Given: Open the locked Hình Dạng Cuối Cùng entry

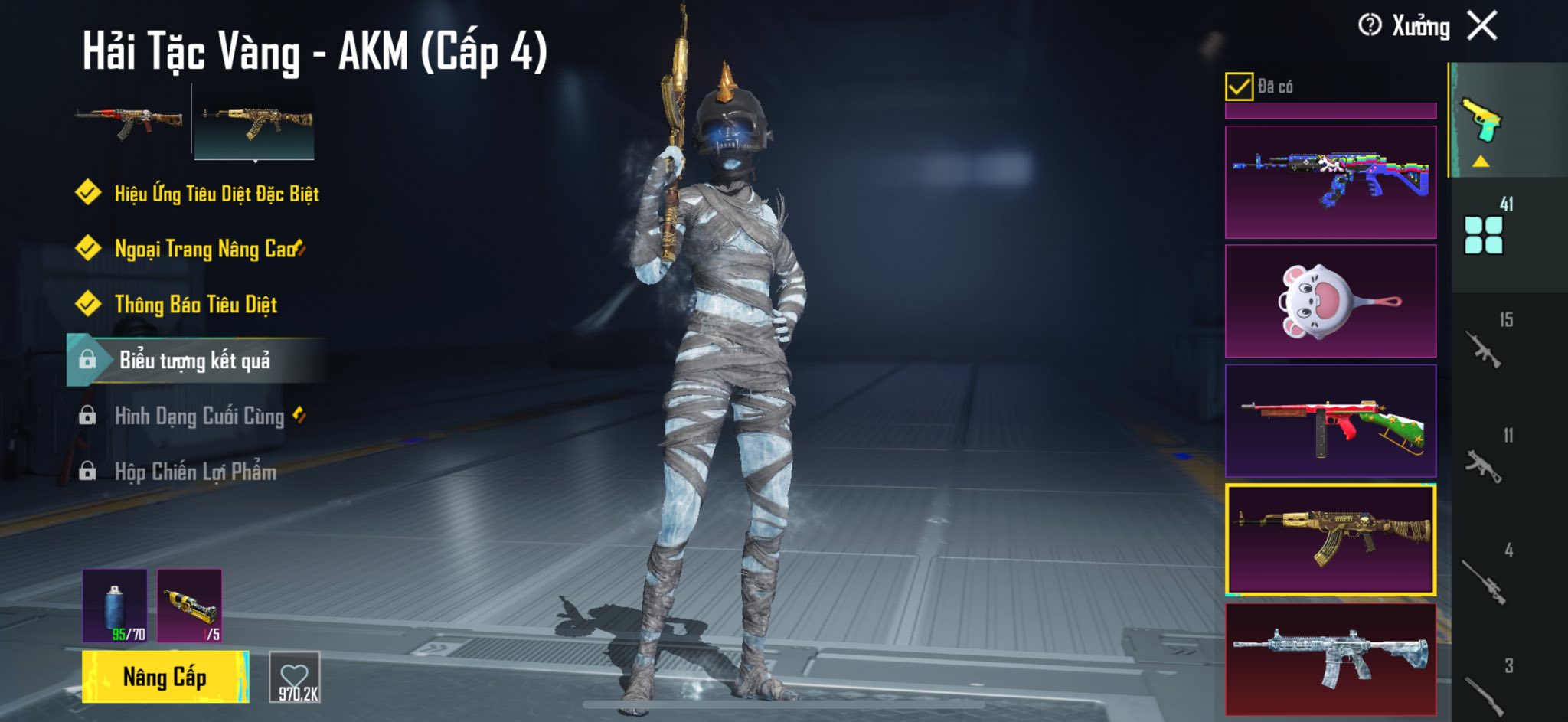Looking at the screenshot, I should pyautogui.click(x=199, y=416).
